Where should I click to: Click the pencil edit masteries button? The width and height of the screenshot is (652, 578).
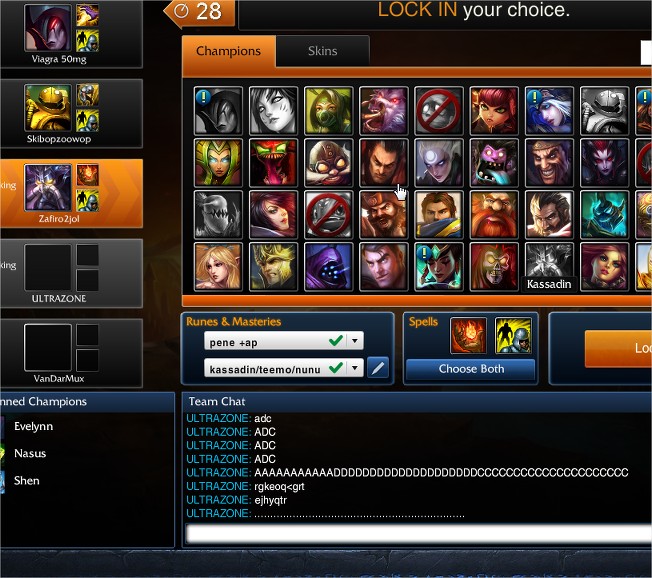click(378, 368)
